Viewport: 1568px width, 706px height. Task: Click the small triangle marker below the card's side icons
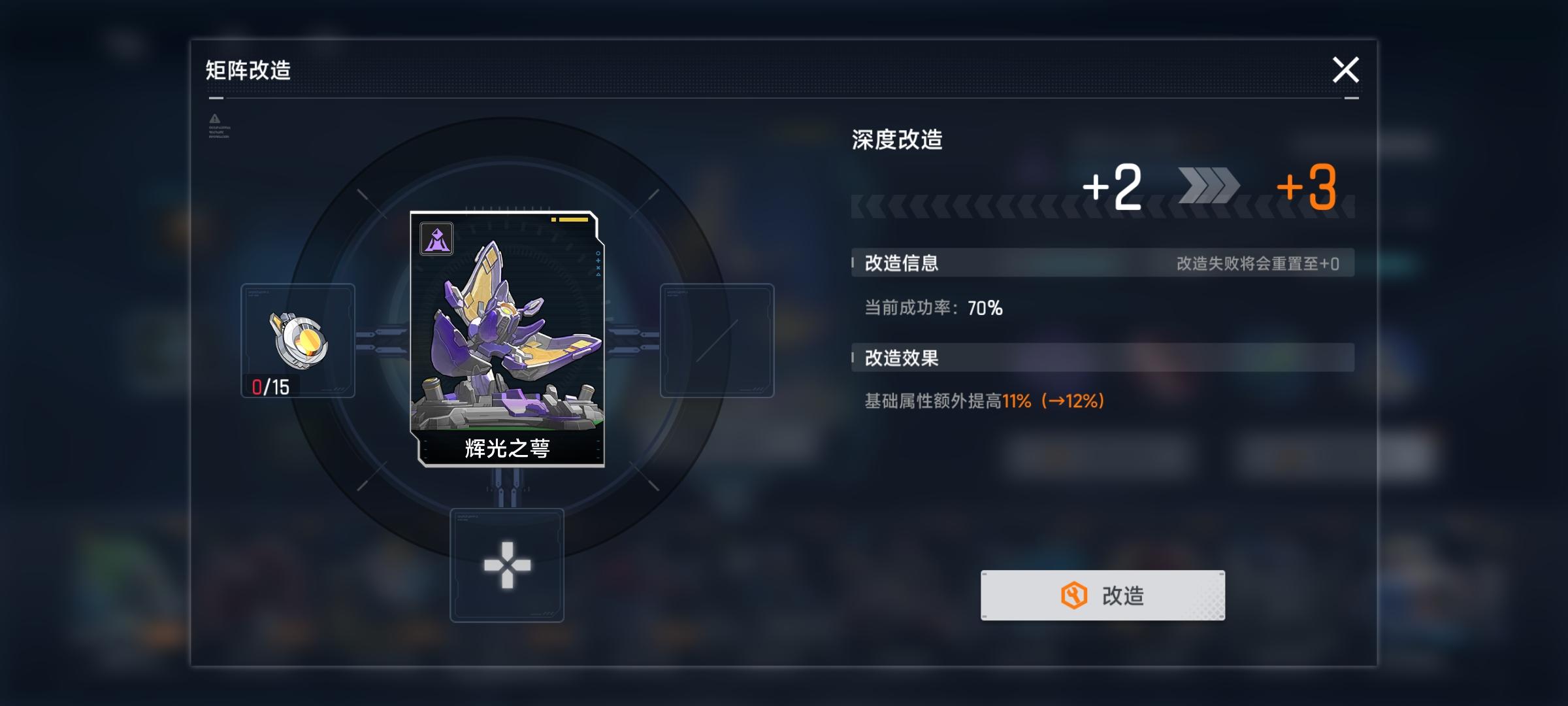pyautogui.click(x=598, y=274)
